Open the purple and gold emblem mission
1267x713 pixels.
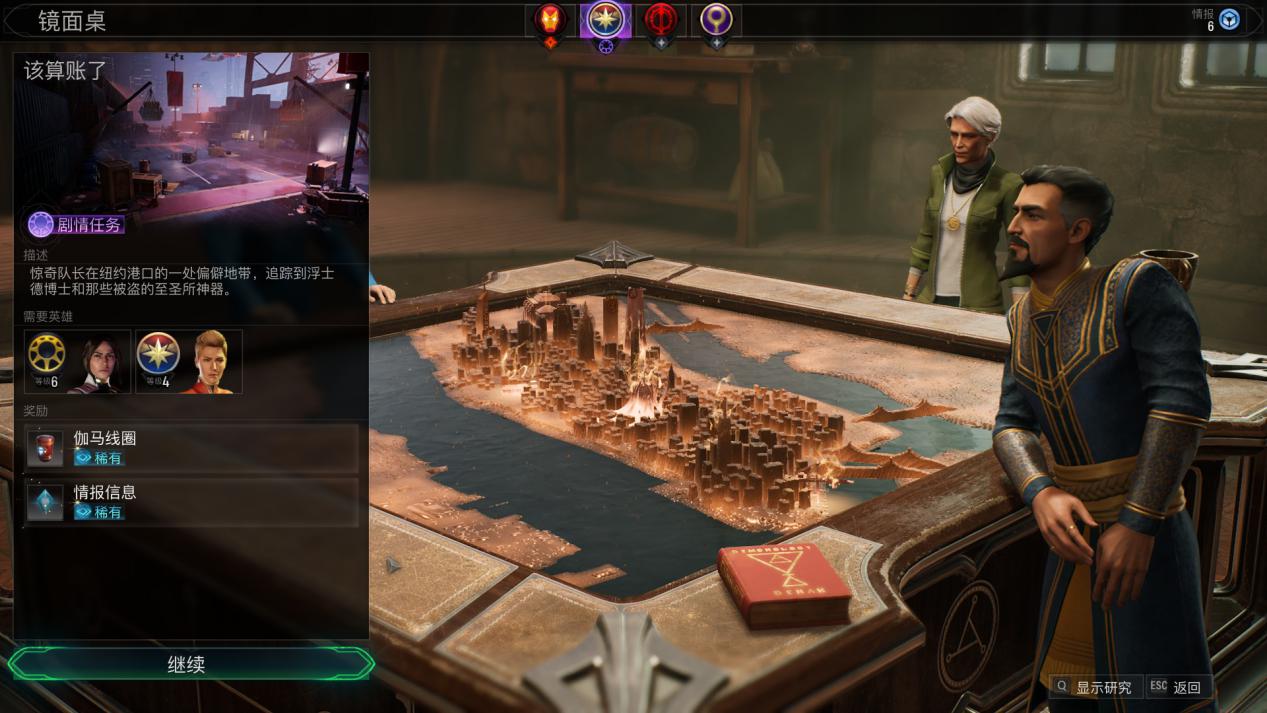pos(715,19)
